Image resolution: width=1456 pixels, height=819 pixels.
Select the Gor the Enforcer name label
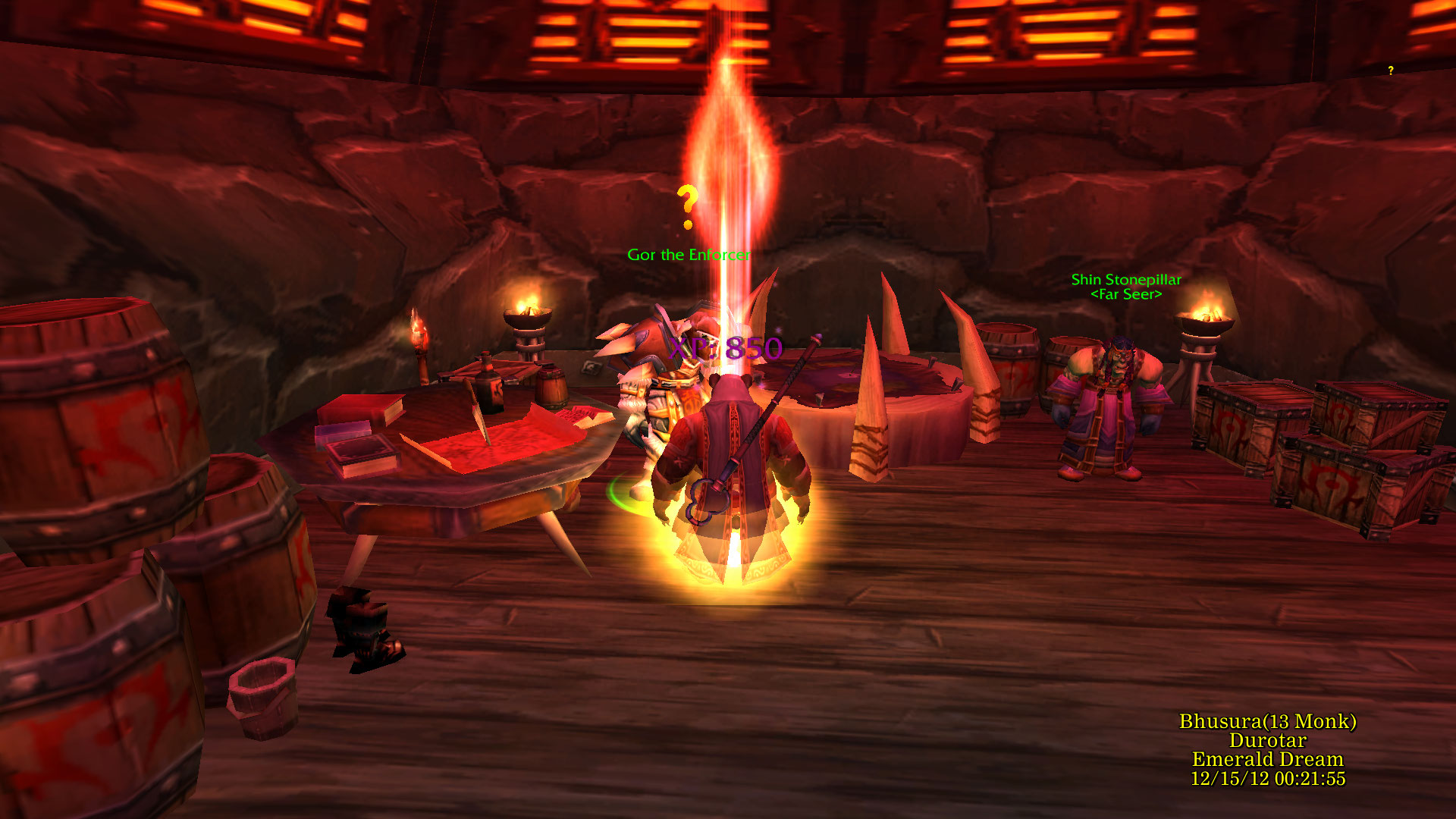pos(688,255)
